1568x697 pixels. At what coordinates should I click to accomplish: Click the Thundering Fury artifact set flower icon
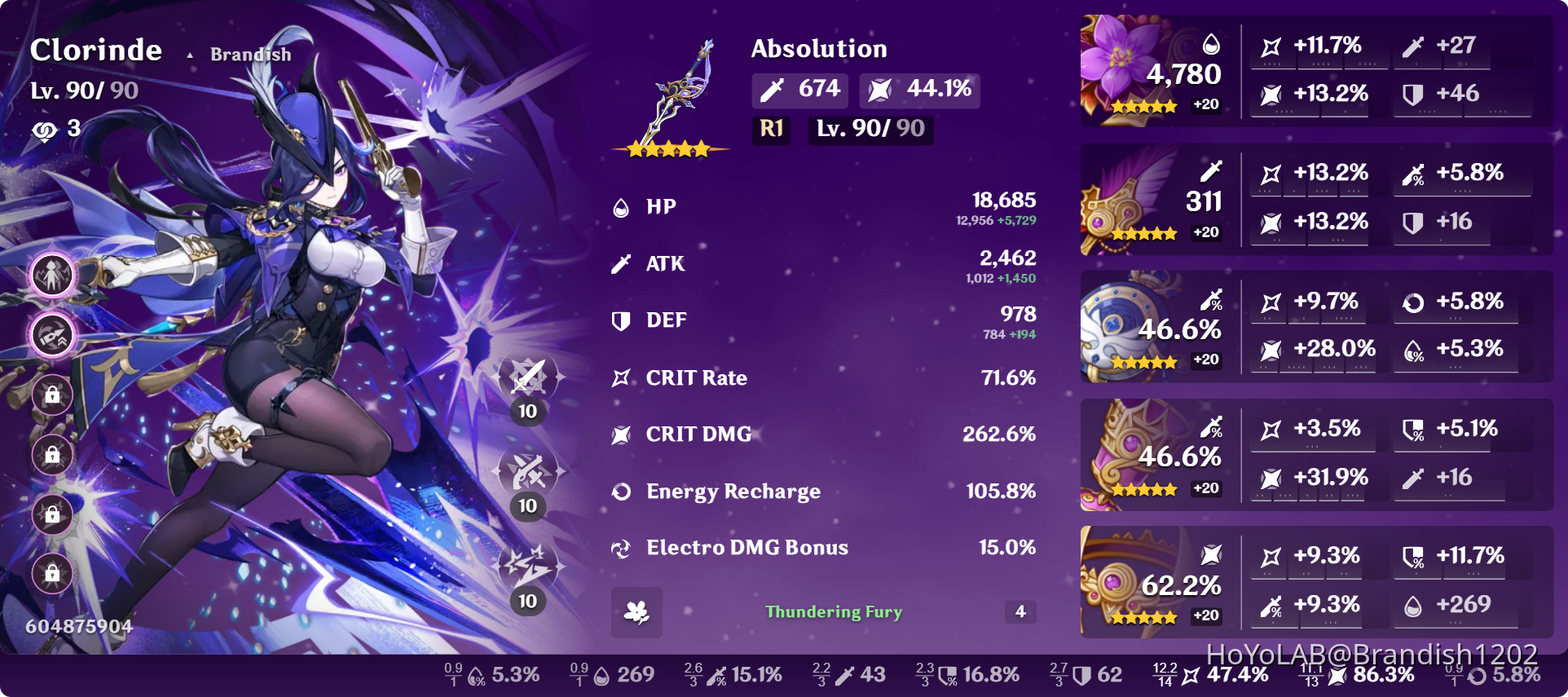point(638,613)
